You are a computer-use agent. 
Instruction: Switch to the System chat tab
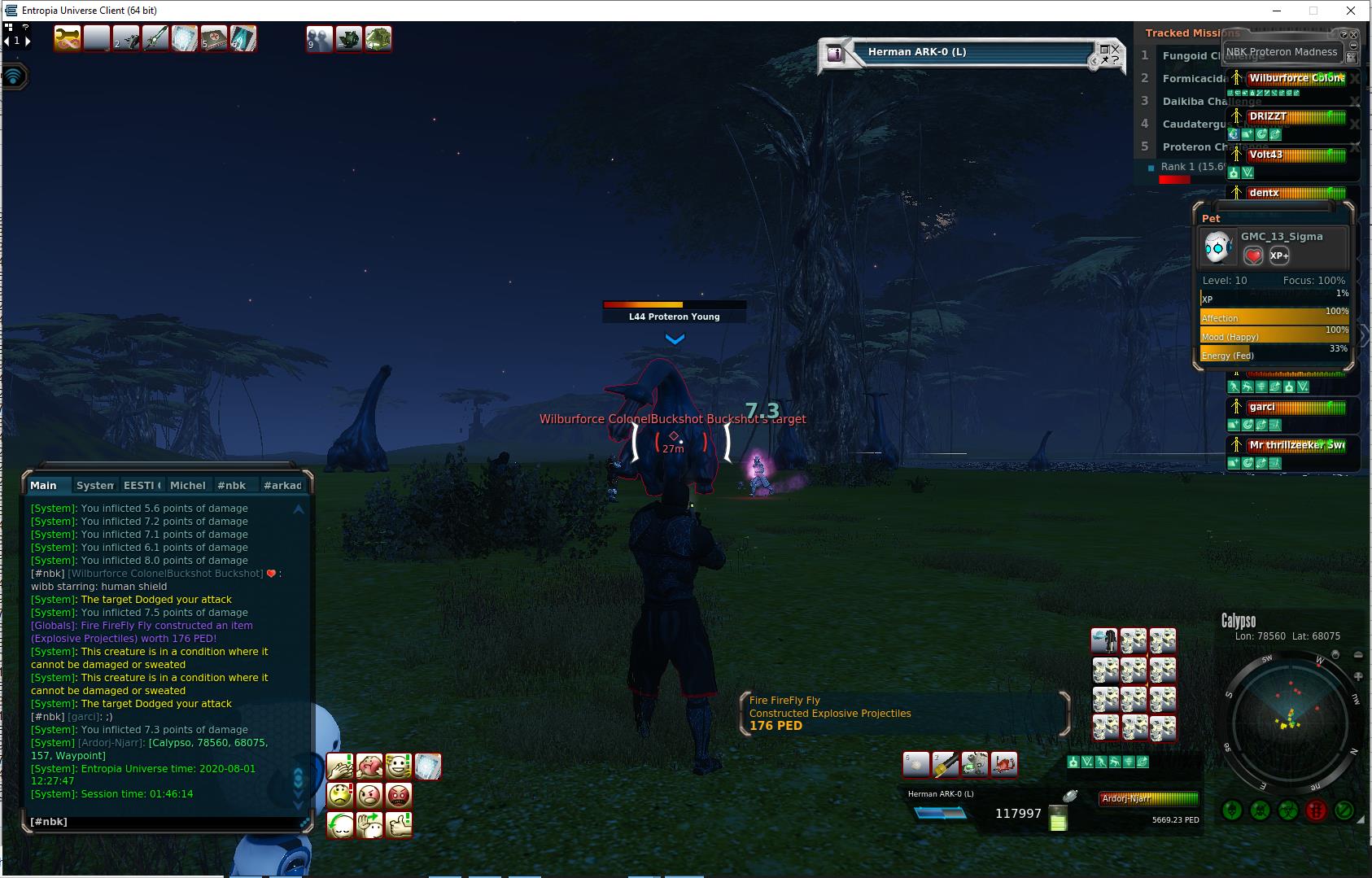coord(94,485)
